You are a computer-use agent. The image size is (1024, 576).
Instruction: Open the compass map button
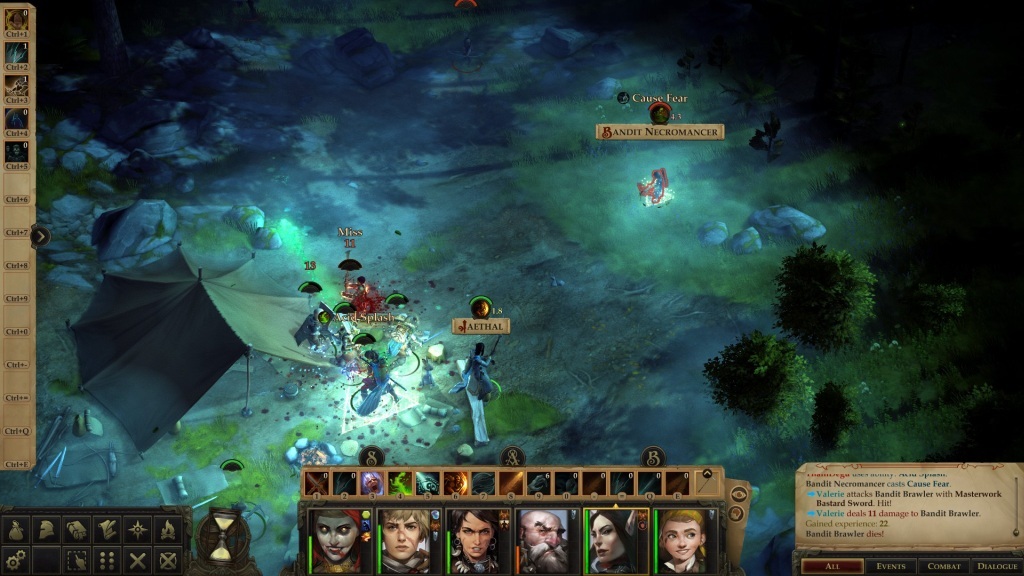point(137,530)
